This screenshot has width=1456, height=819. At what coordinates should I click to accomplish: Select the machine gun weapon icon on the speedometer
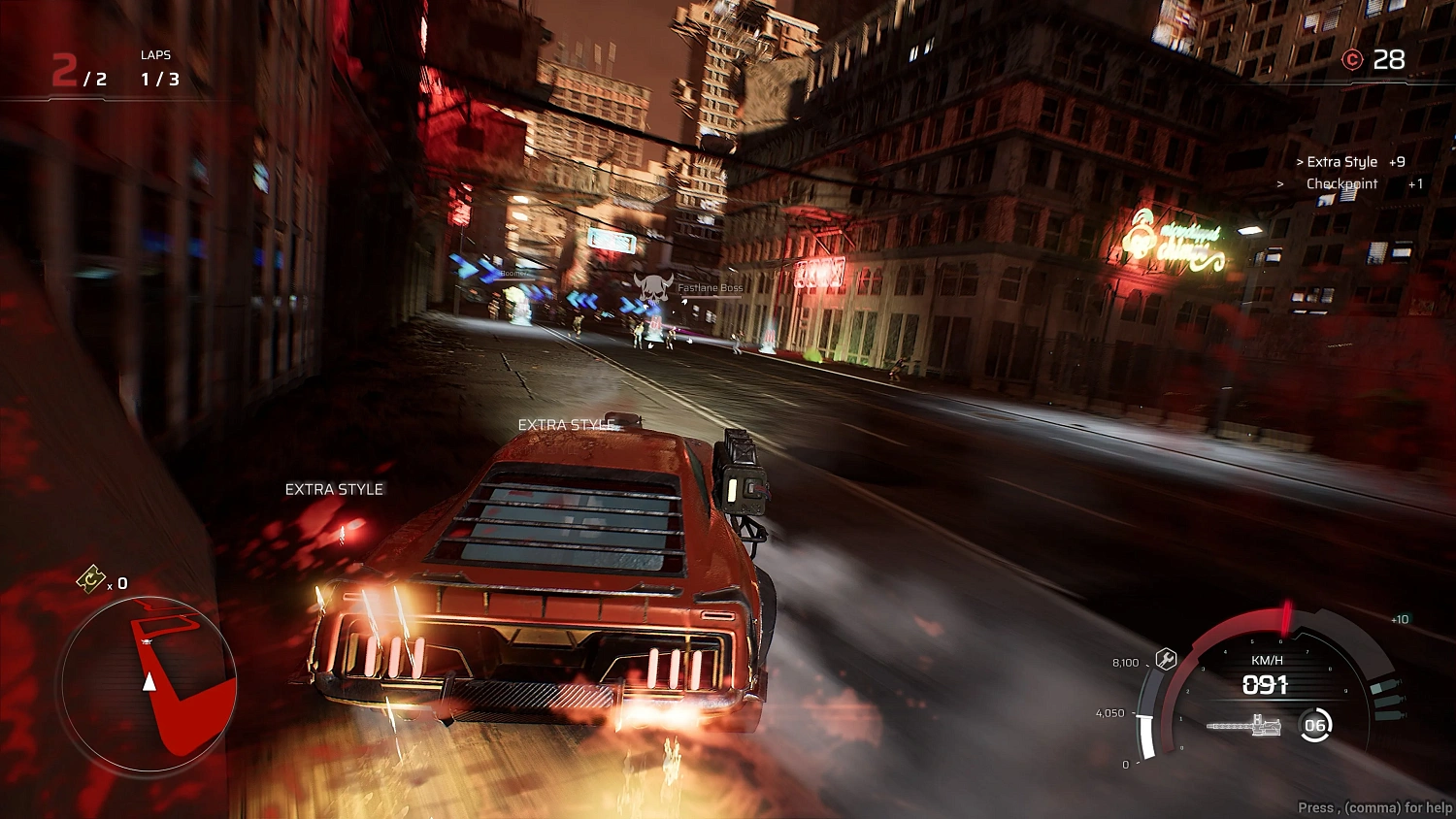1244,724
